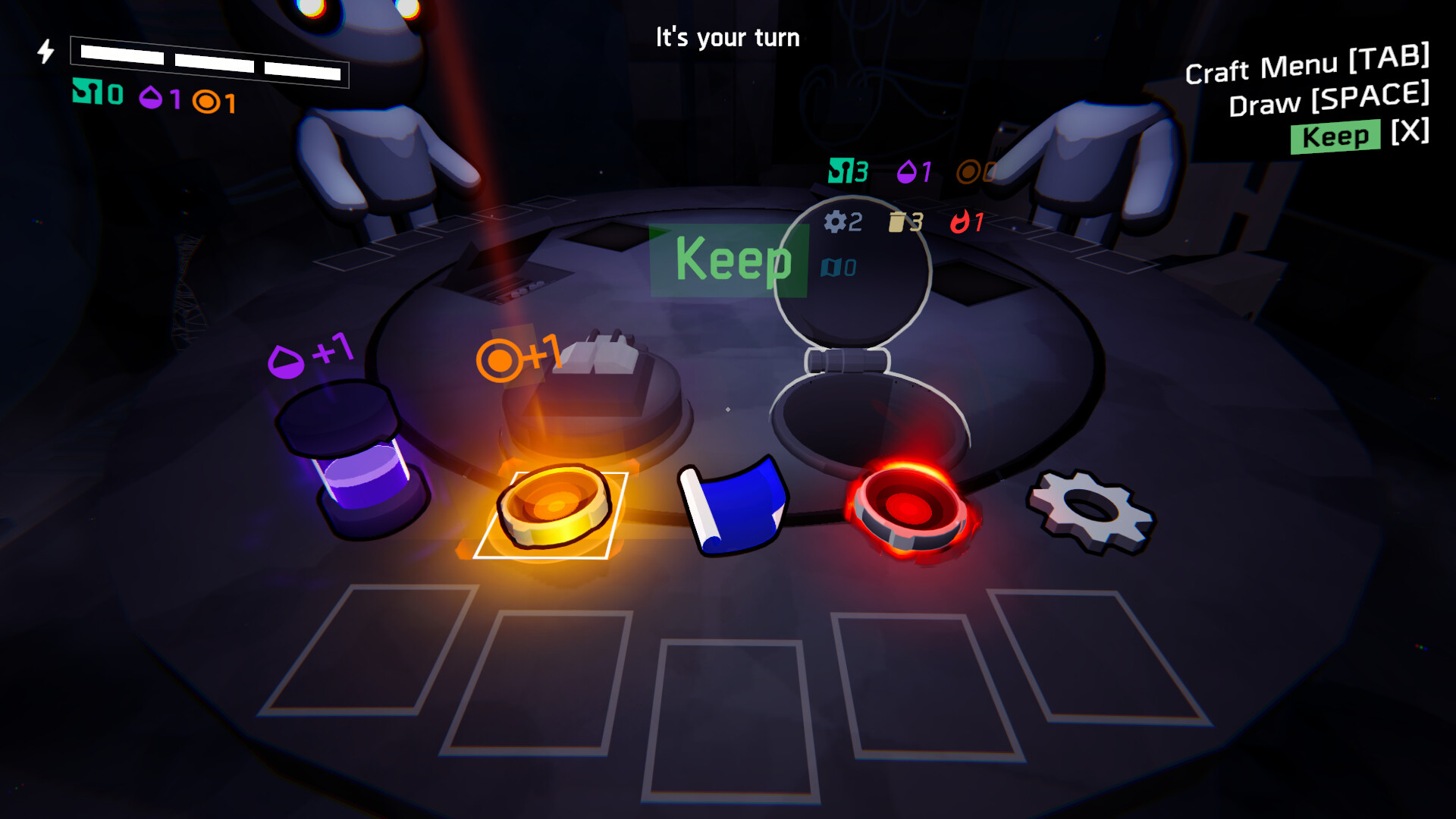Click the Keep [X] option in the corner

pos(1336,137)
